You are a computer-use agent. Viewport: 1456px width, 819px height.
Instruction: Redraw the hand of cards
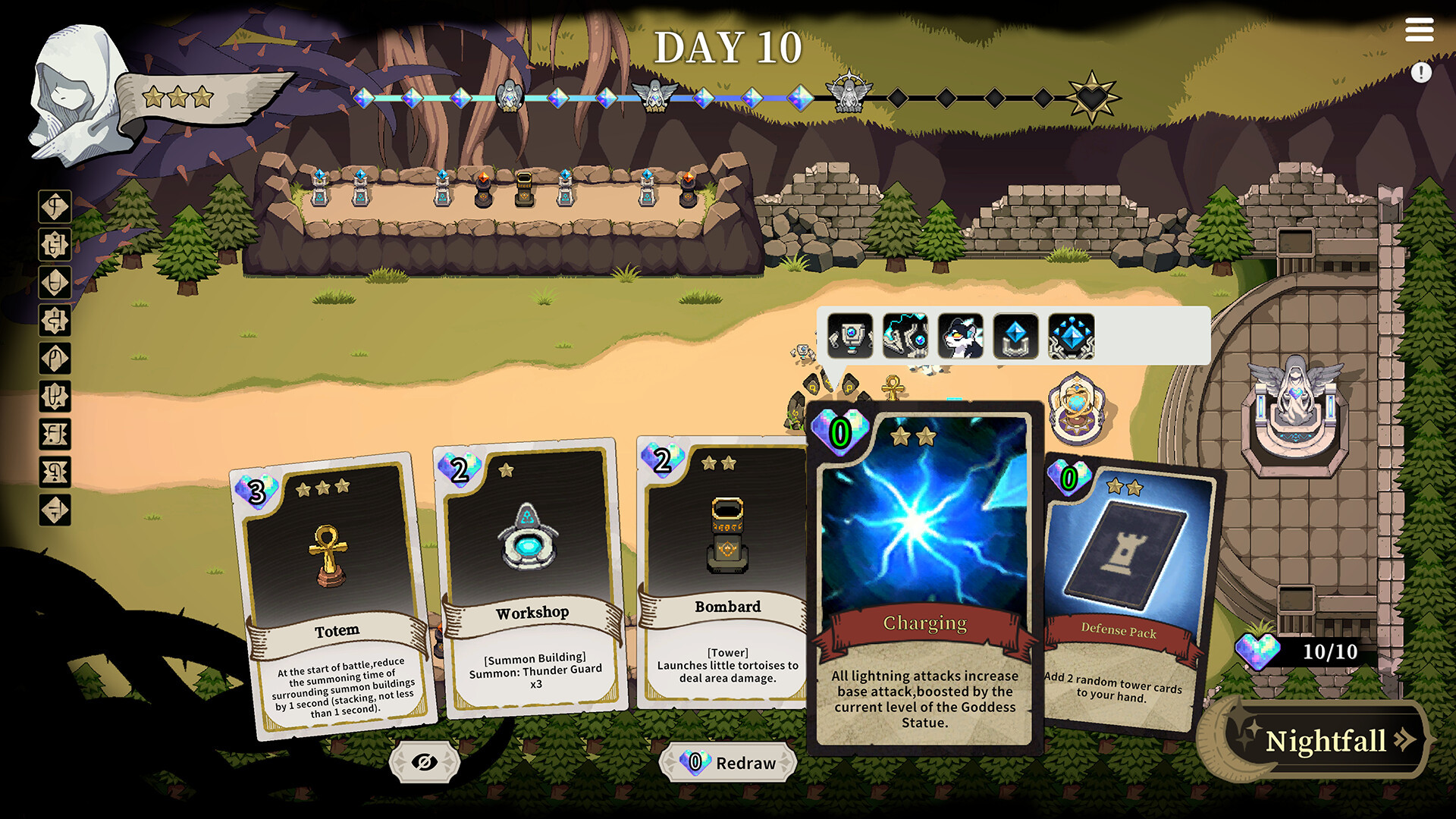[x=729, y=763]
